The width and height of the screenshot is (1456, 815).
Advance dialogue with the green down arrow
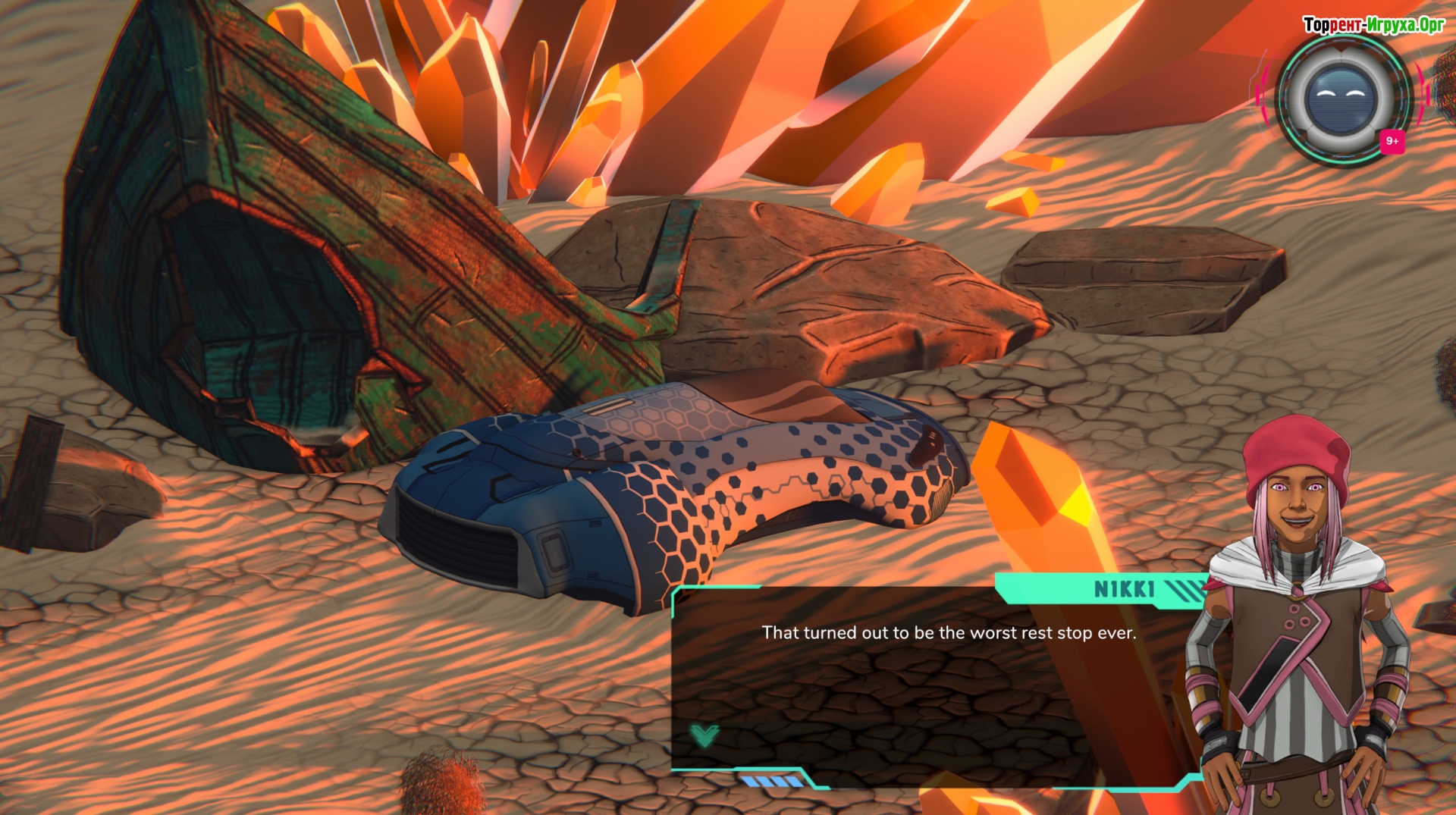pyautogui.click(x=704, y=735)
